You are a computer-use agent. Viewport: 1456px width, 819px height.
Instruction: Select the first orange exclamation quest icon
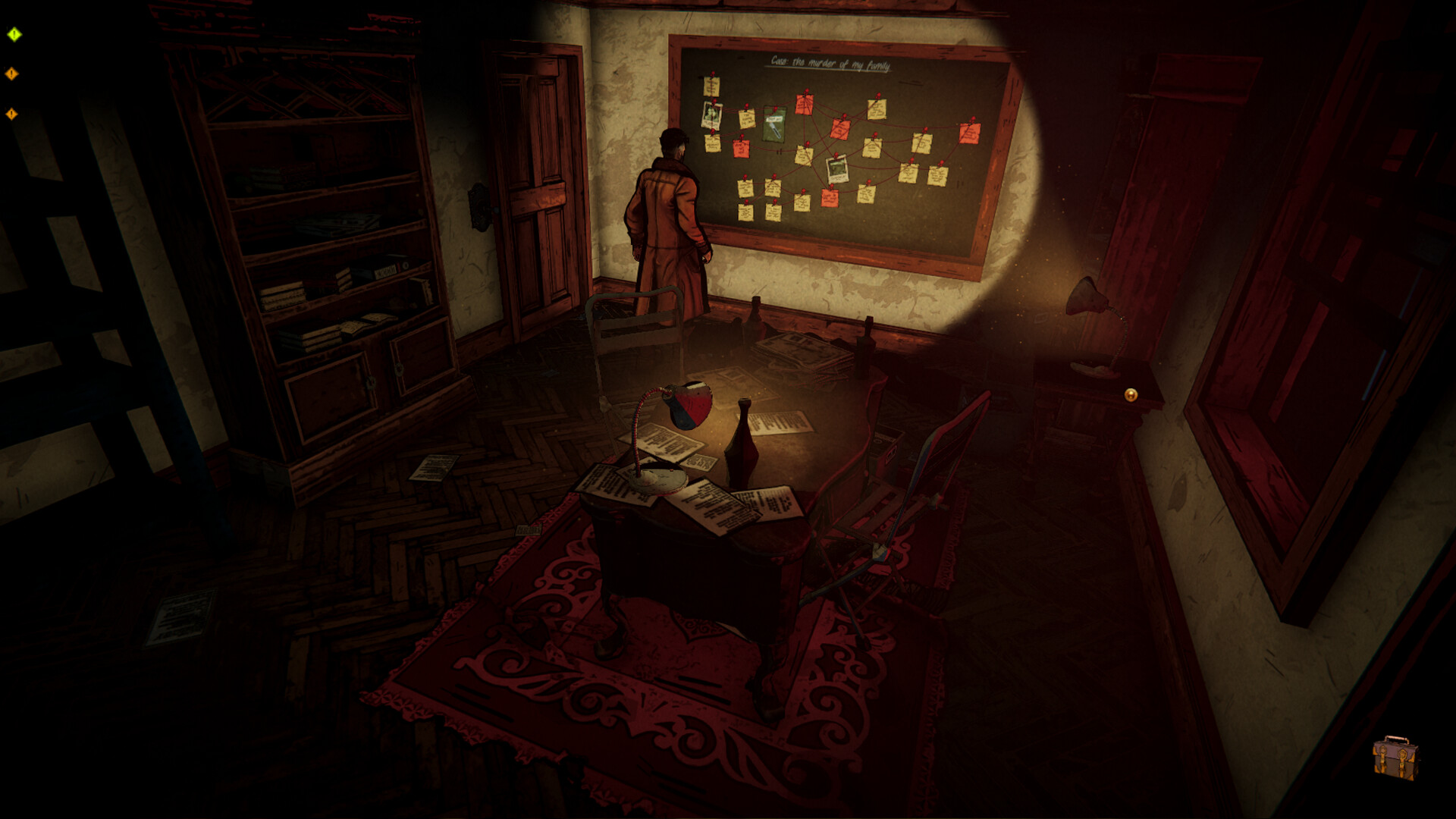[12, 74]
